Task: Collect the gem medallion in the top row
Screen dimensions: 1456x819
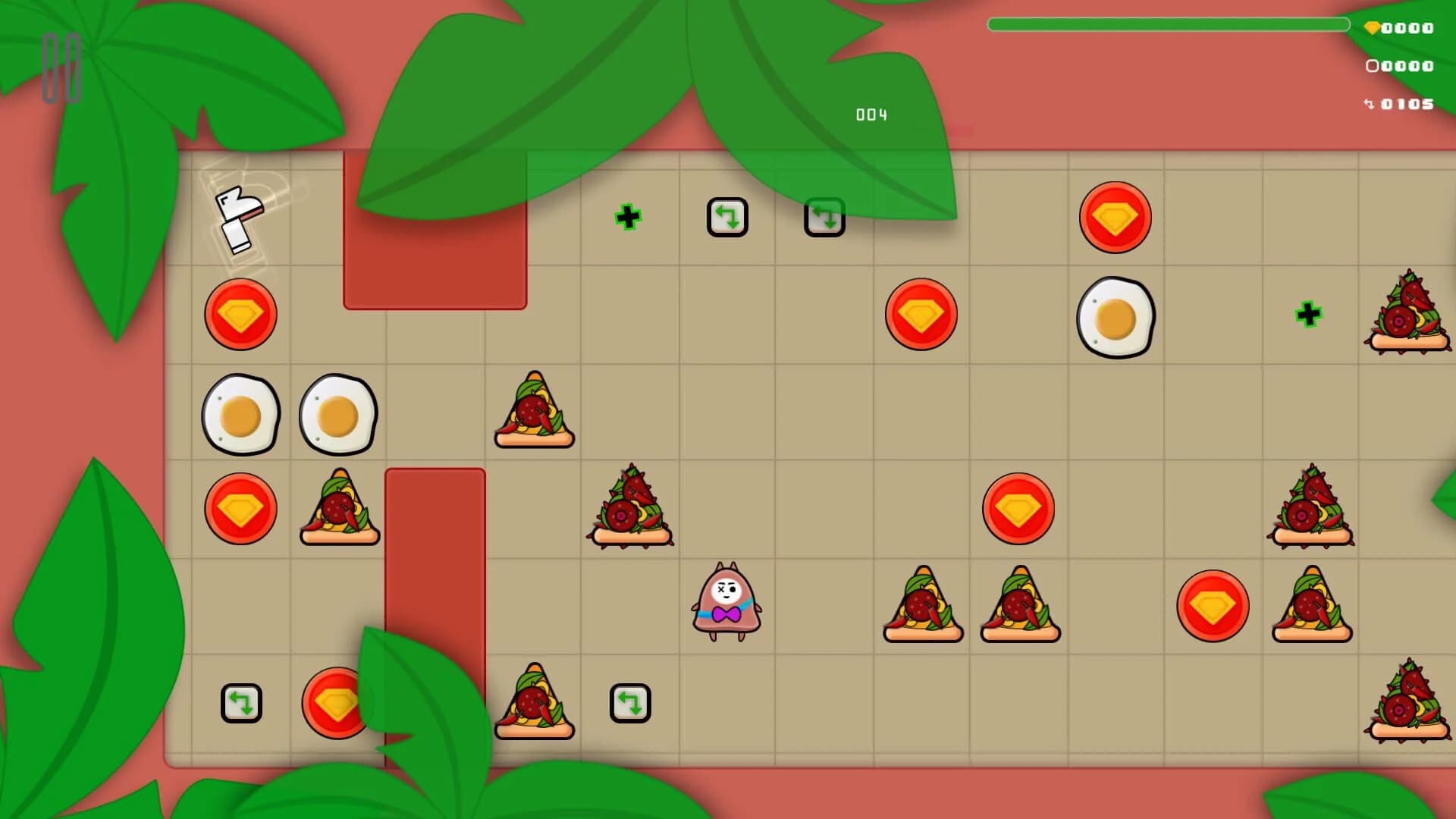Action: tap(1115, 217)
